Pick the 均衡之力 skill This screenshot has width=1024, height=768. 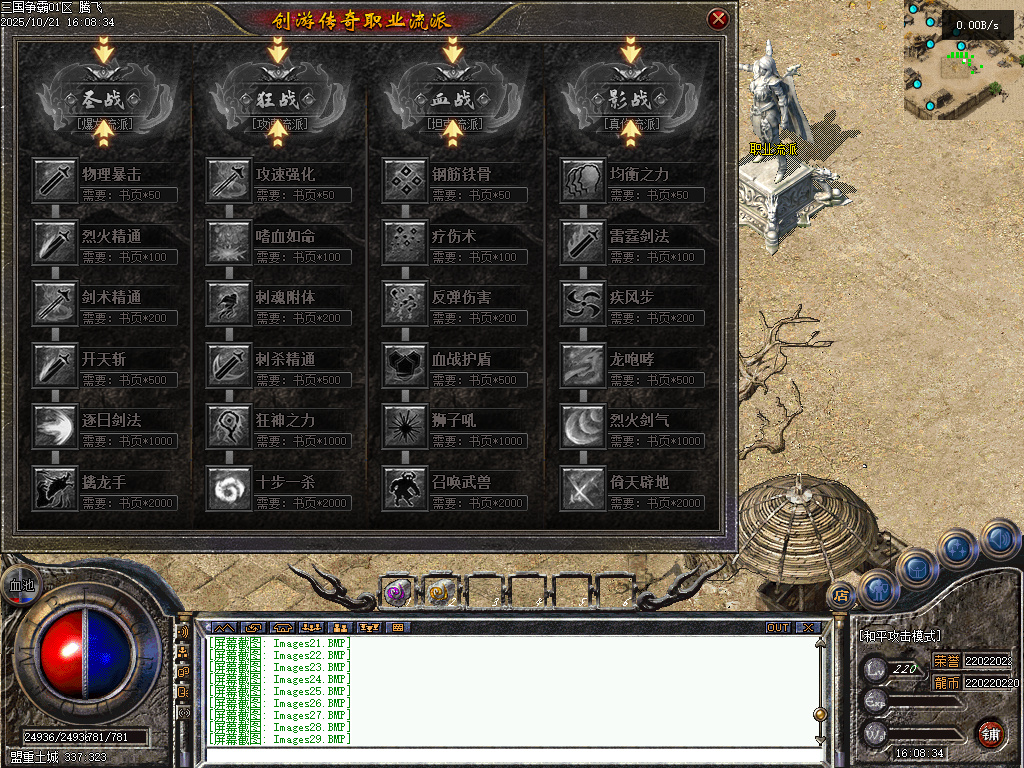point(583,180)
